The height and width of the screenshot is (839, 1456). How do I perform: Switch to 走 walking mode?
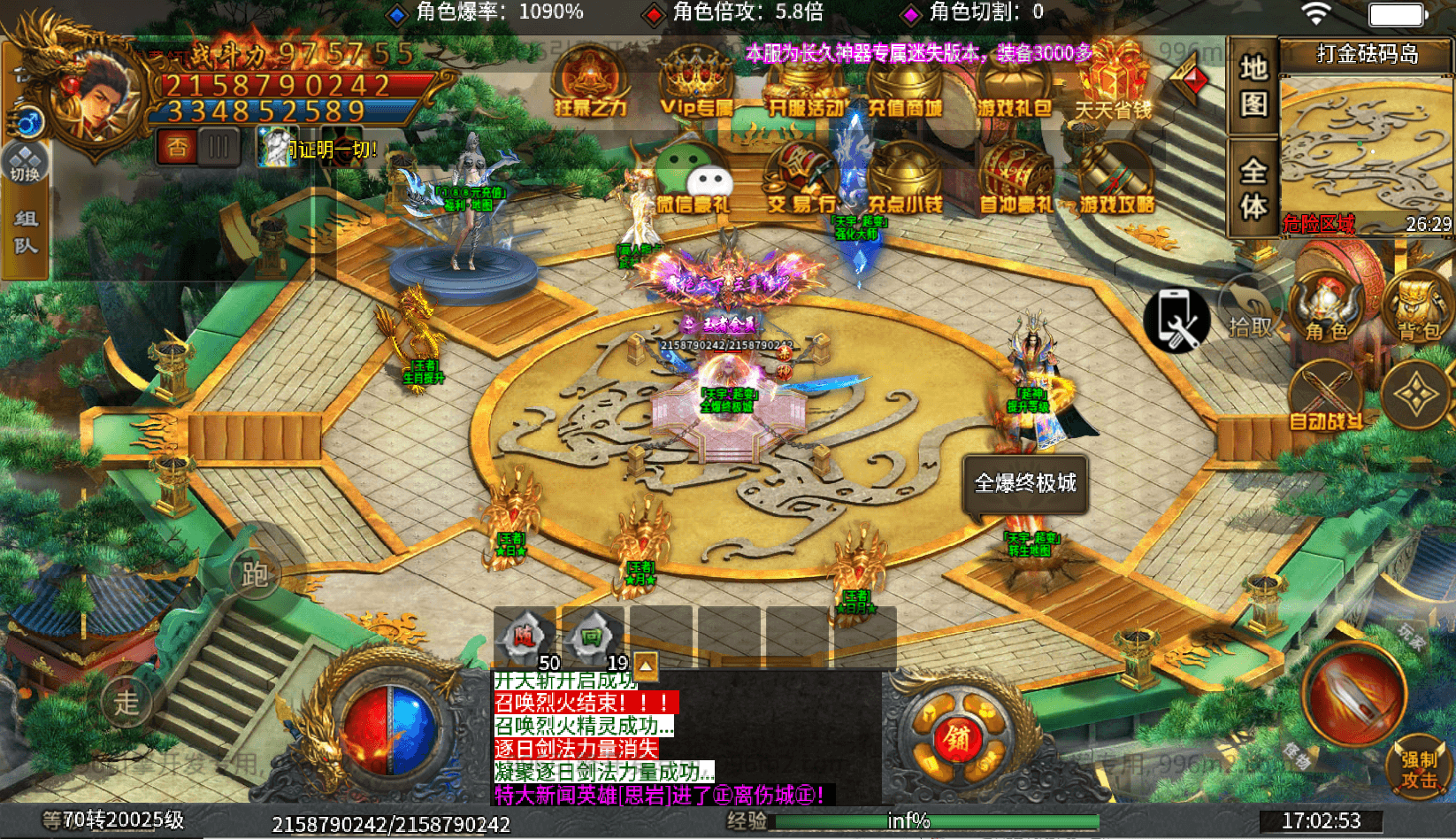point(126,700)
